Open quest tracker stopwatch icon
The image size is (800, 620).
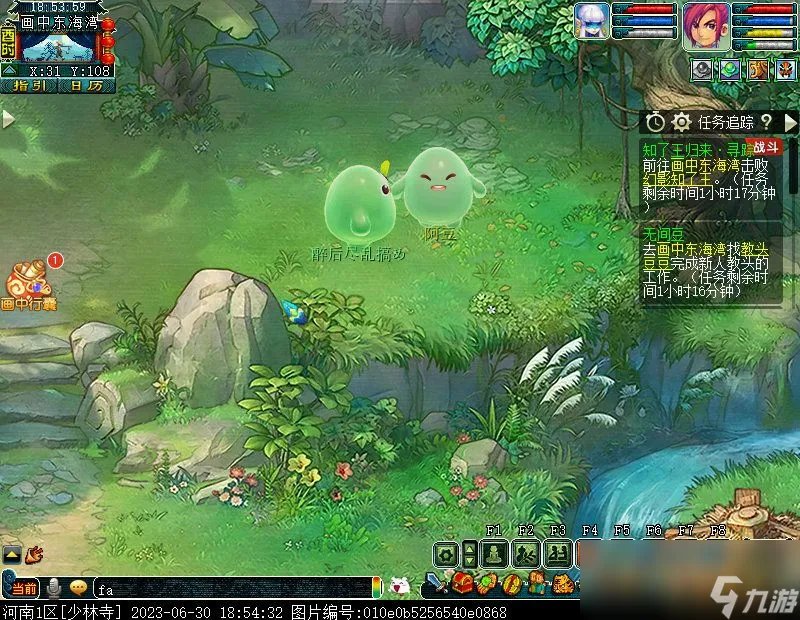655,122
